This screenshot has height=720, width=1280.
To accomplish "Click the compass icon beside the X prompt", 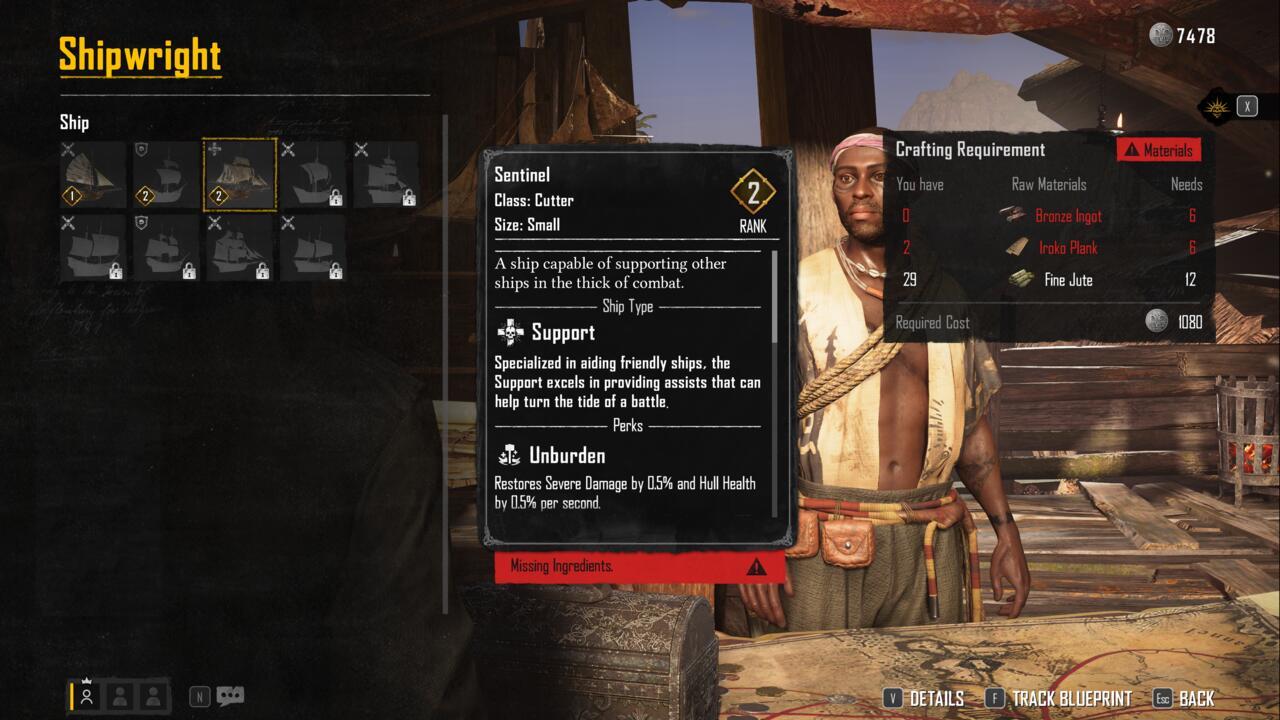I will point(1216,109).
